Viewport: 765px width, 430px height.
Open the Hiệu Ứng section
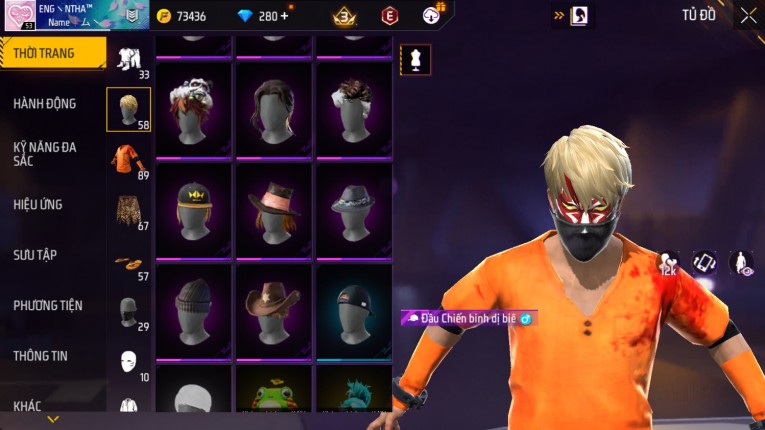point(38,204)
